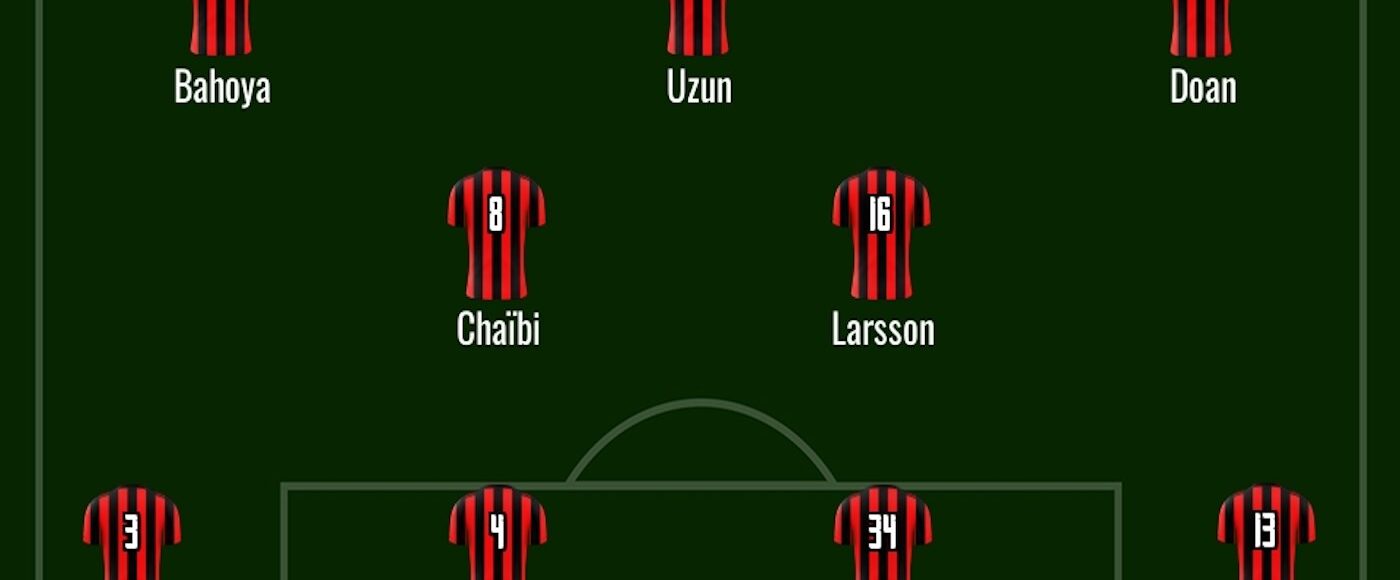Choose the number 4 defender shirt
This screenshot has width=1400, height=580.
497,533
